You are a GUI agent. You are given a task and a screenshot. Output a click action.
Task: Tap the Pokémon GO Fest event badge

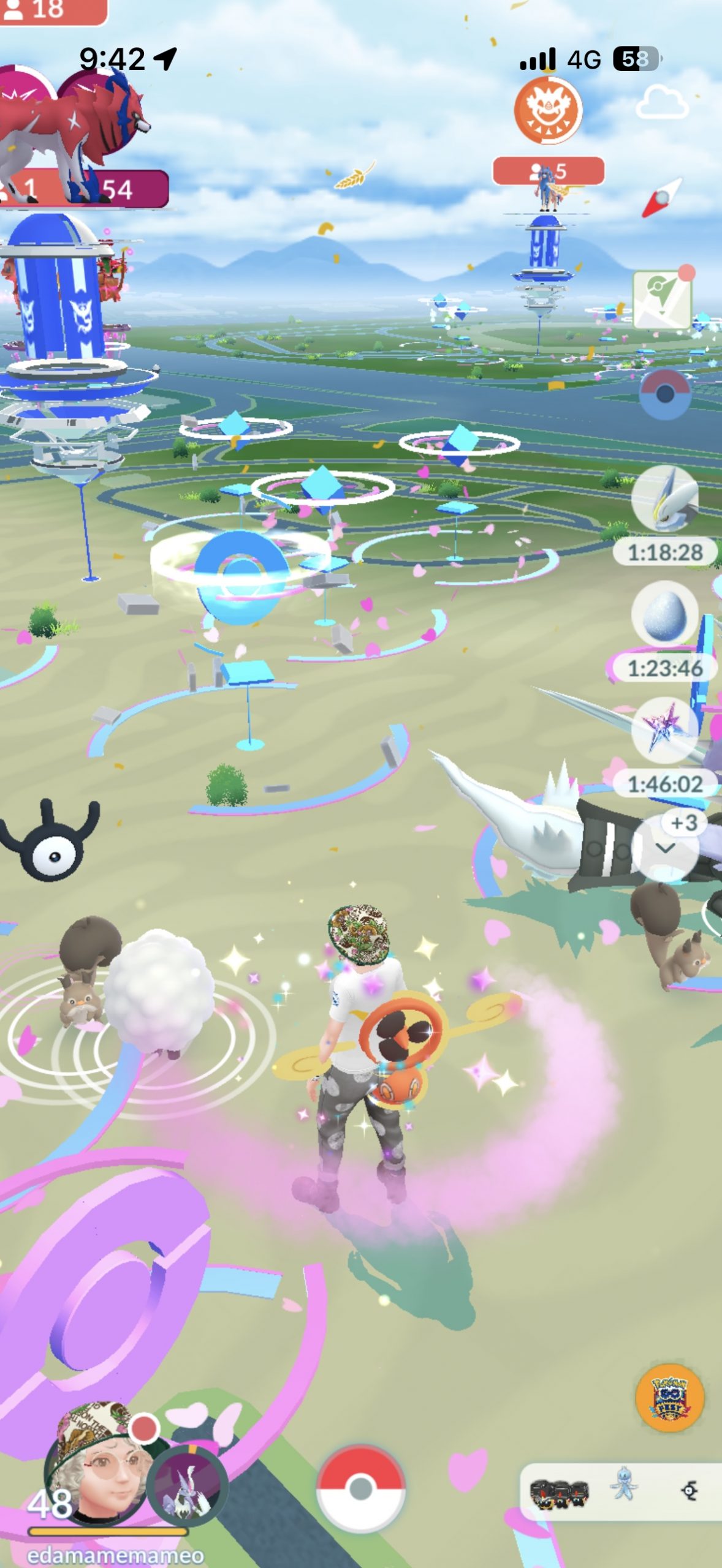(x=669, y=1398)
